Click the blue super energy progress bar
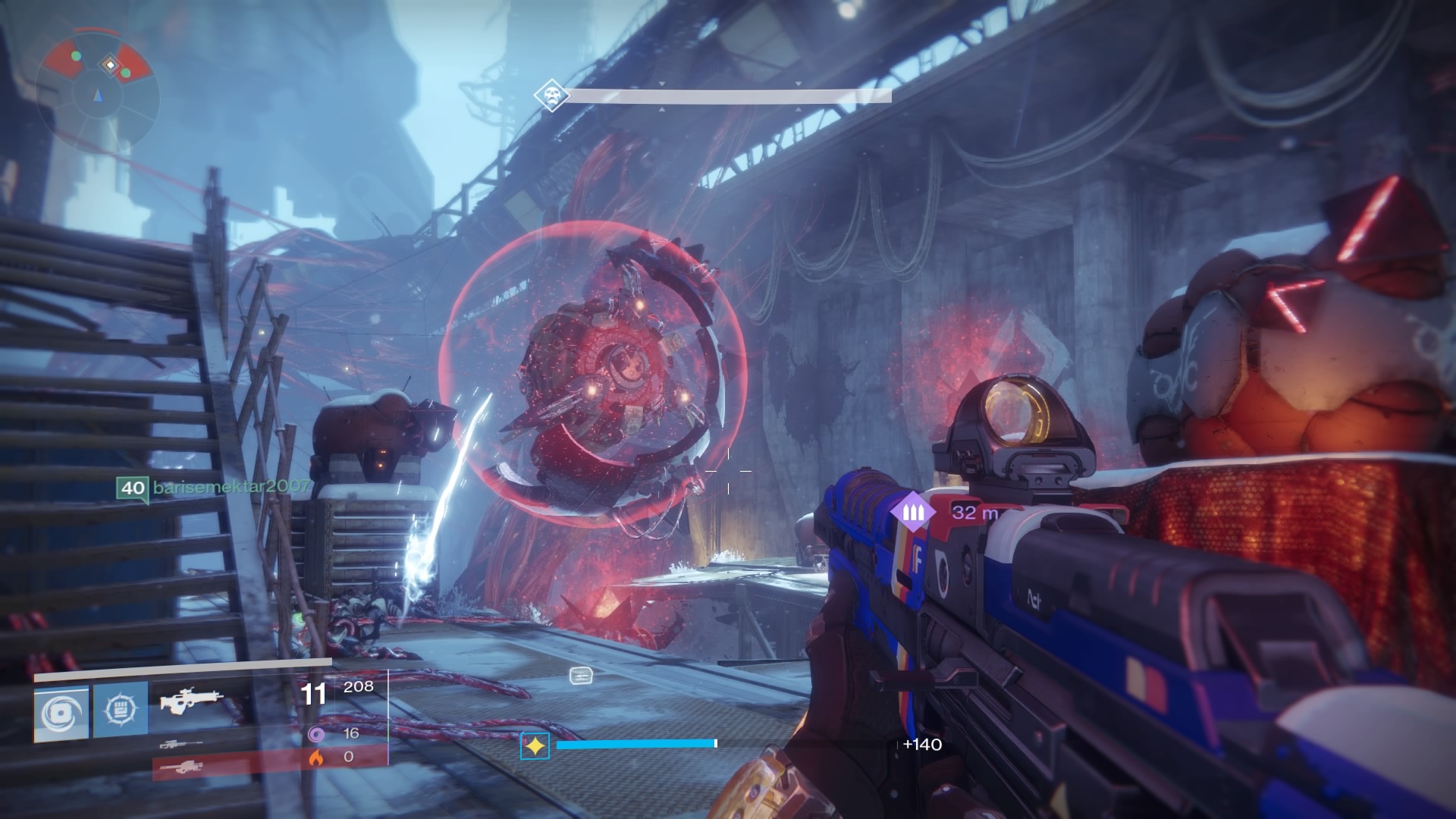The width and height of the screenshot is (1456, 819). coord(637,744)
